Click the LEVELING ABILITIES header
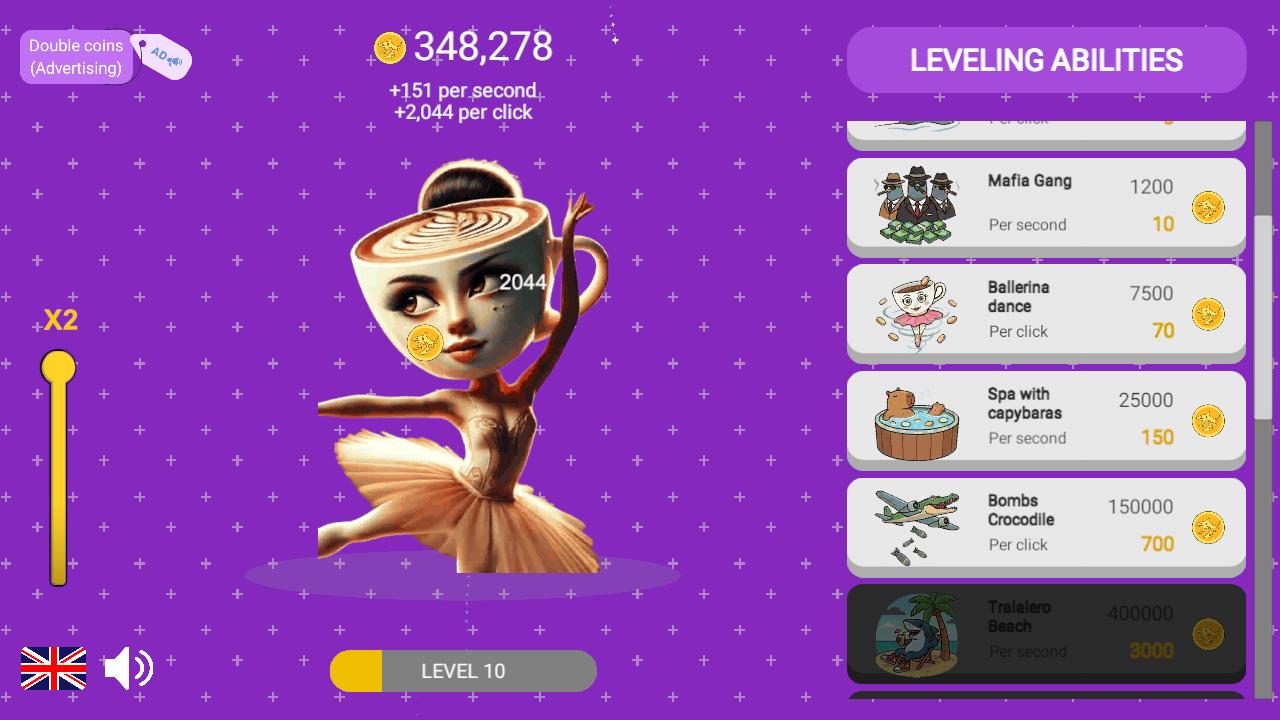The width and height of the screenshot is (1280, 720). tap(1046, 60)
